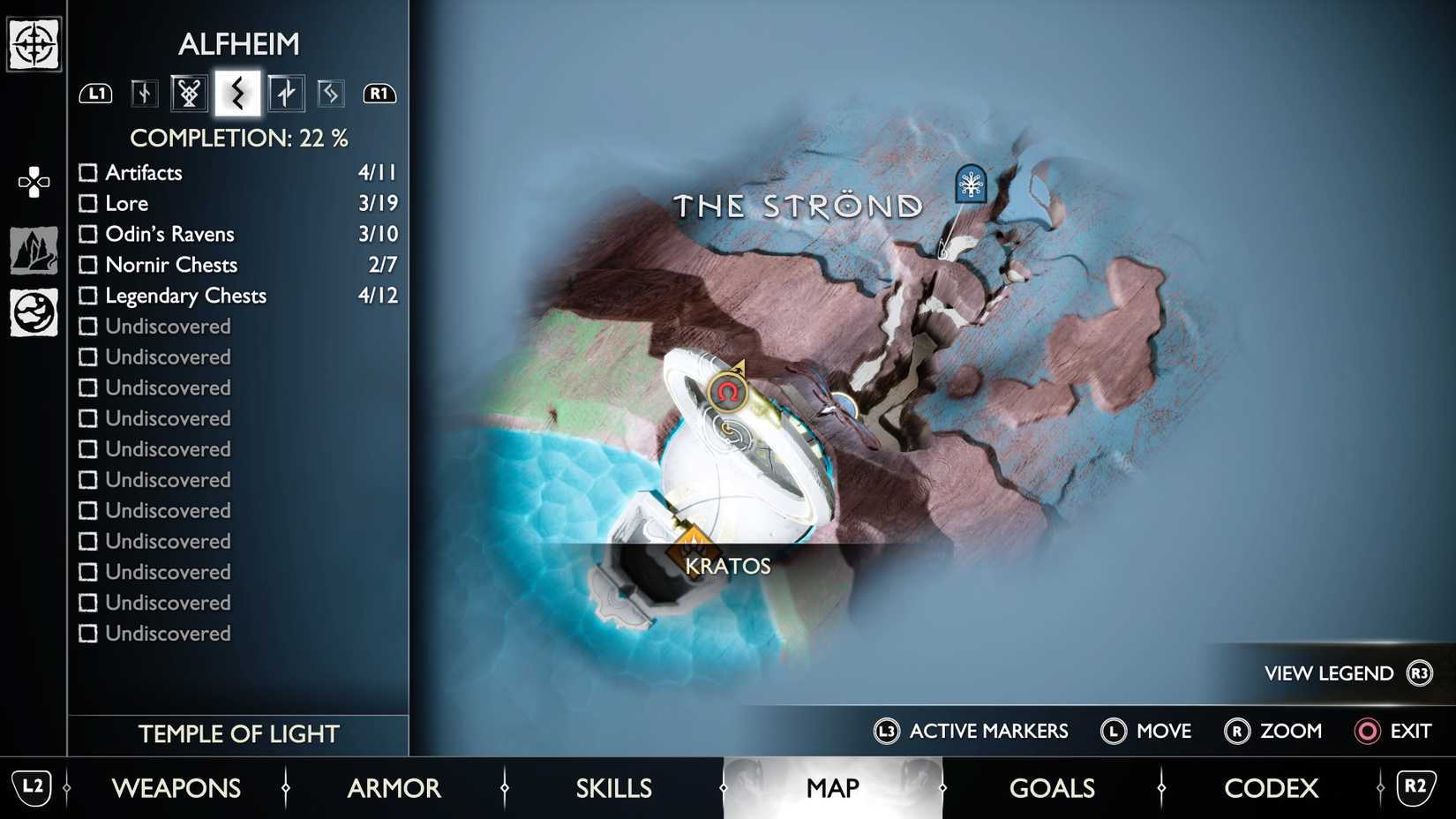Open the CODEX menu tab
The width and height of the screenshot is (1456, 819).
point(1271,788)
